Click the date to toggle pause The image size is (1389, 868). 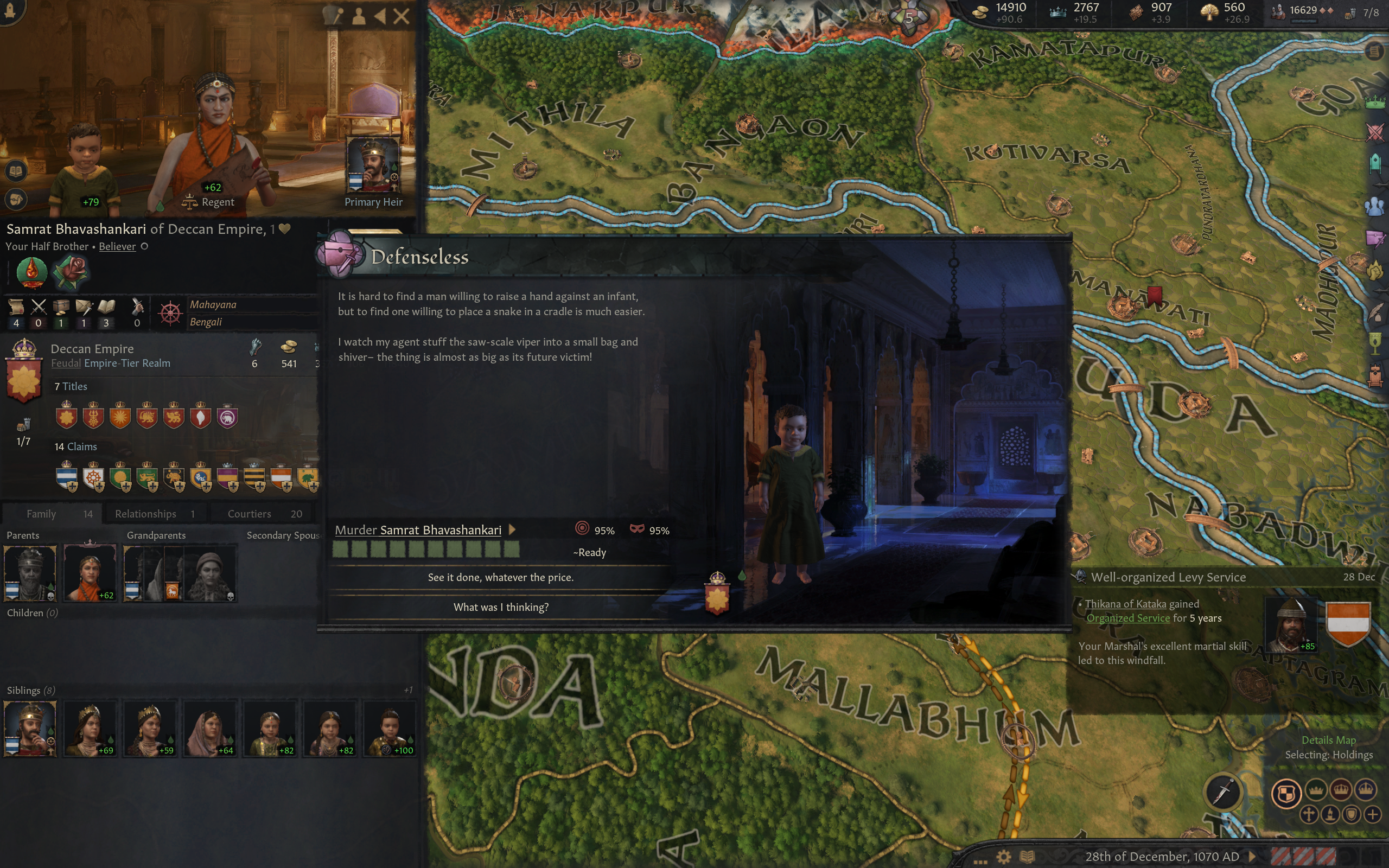point(1162,857)
